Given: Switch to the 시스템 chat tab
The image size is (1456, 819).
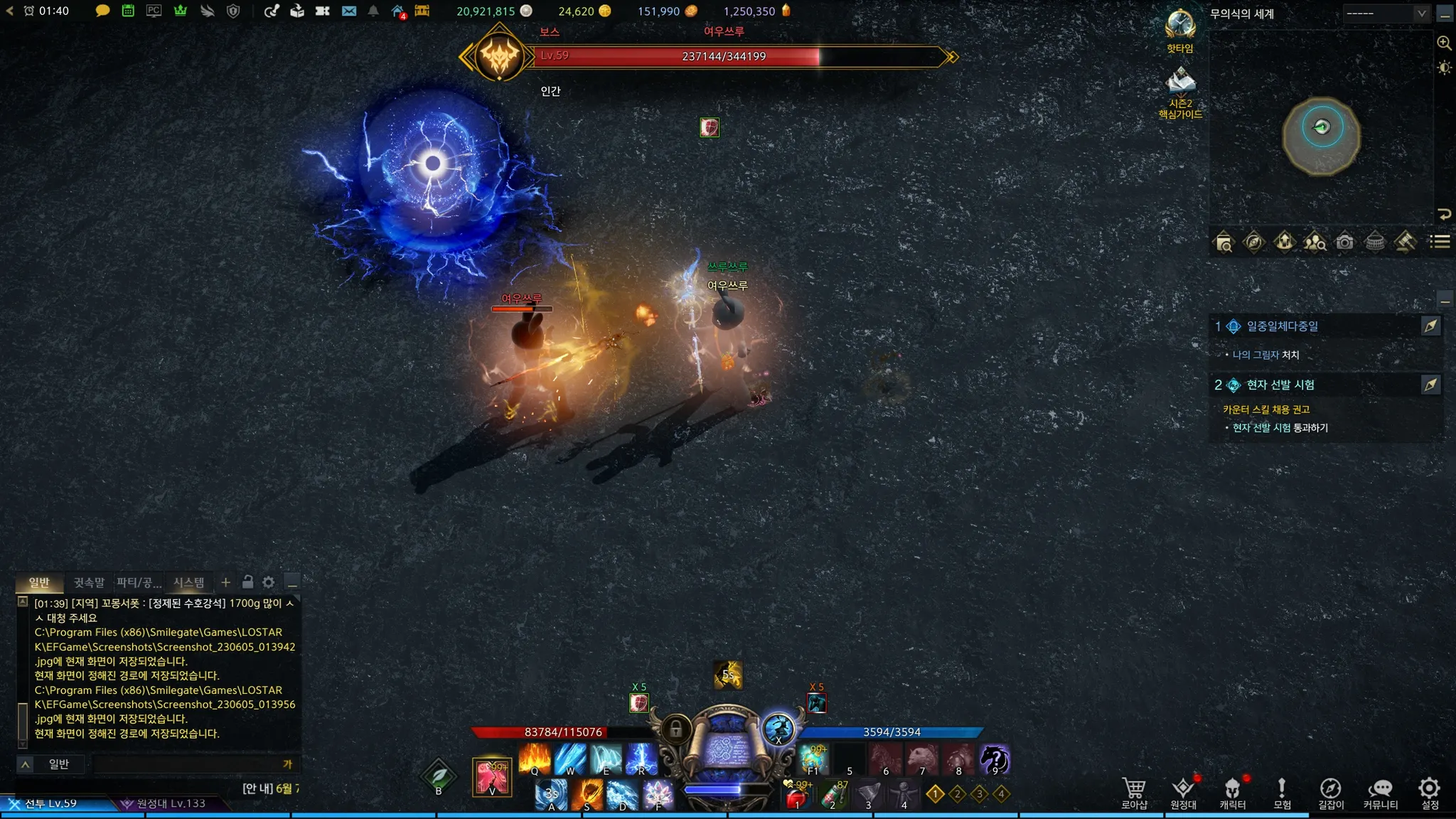Looking at the screenshot, I should tap(189, 582).
